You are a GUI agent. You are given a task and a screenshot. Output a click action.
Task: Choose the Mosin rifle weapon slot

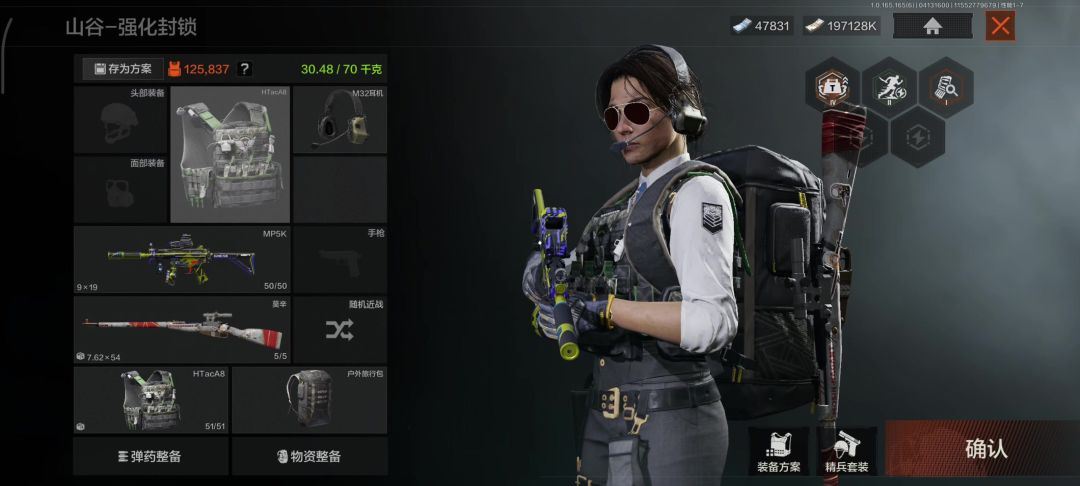(181, 329)
